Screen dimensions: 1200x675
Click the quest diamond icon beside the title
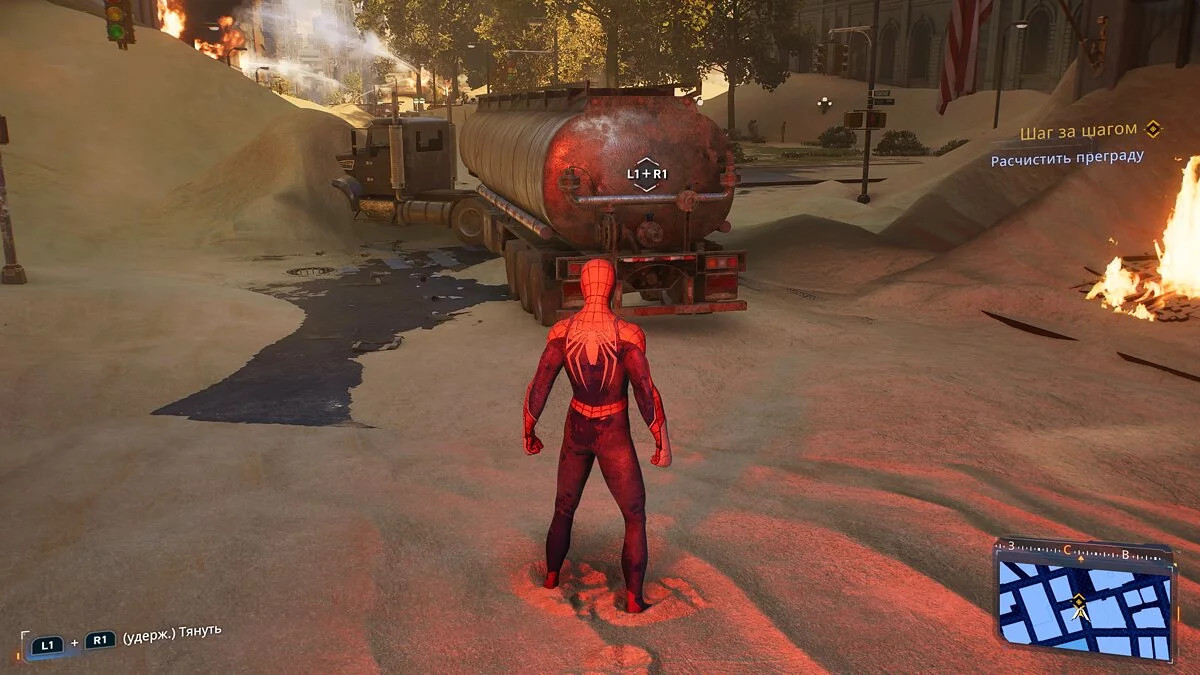(1153, 130)
